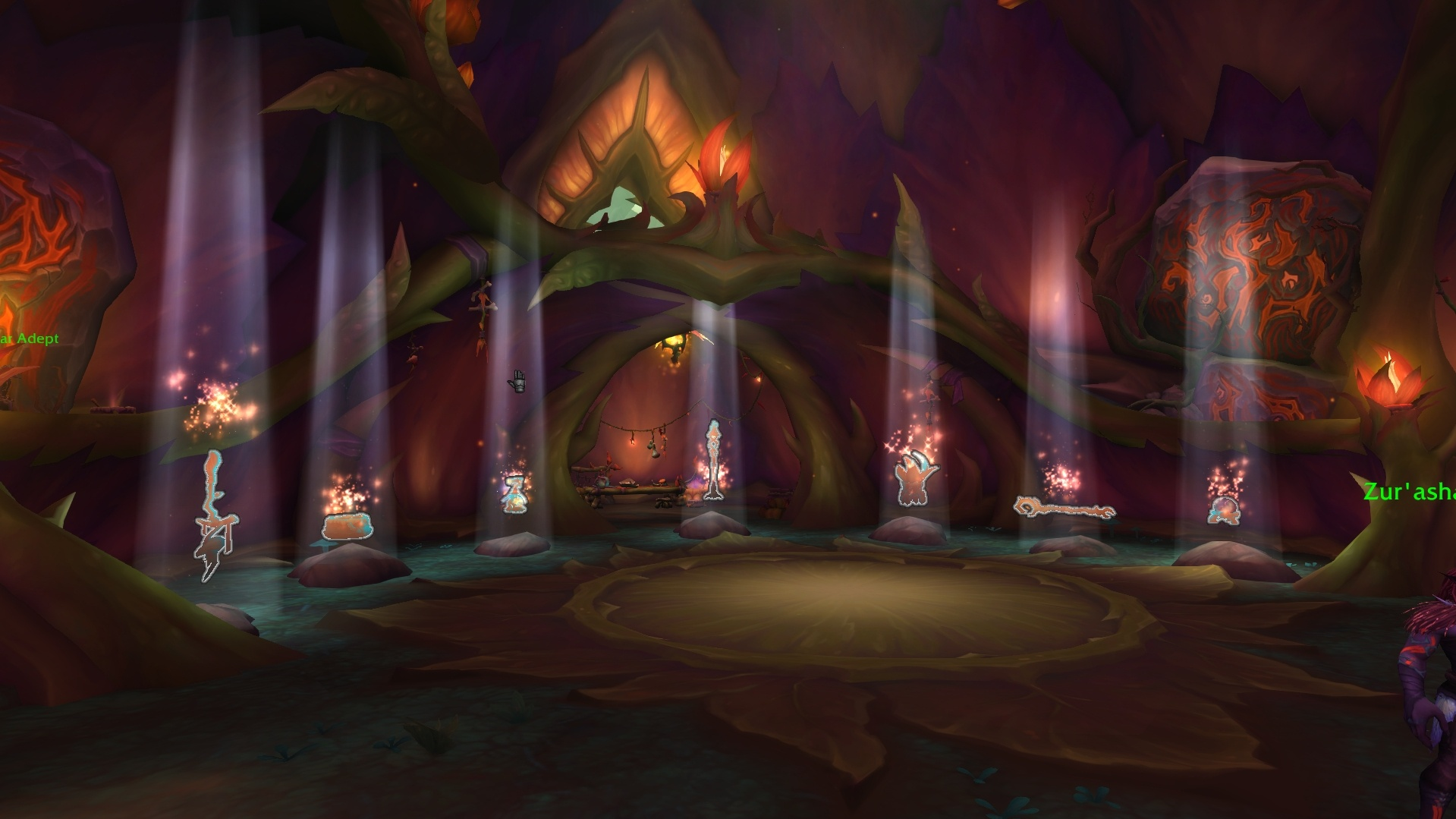1456x819 pixels.
Task: Pick the outlined crystal orb on the far pedestal
Action: (x=1223, y=510)
